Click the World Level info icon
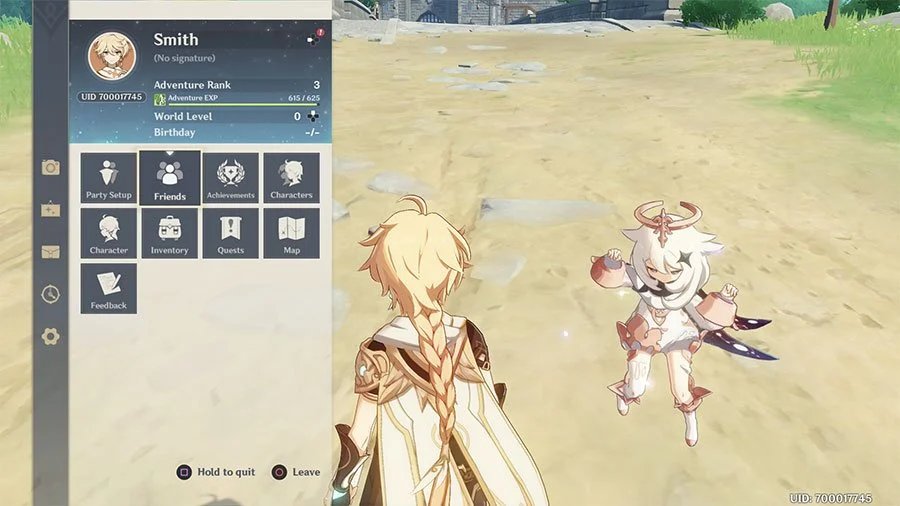900x506 pixels. (x=312, y=117)
